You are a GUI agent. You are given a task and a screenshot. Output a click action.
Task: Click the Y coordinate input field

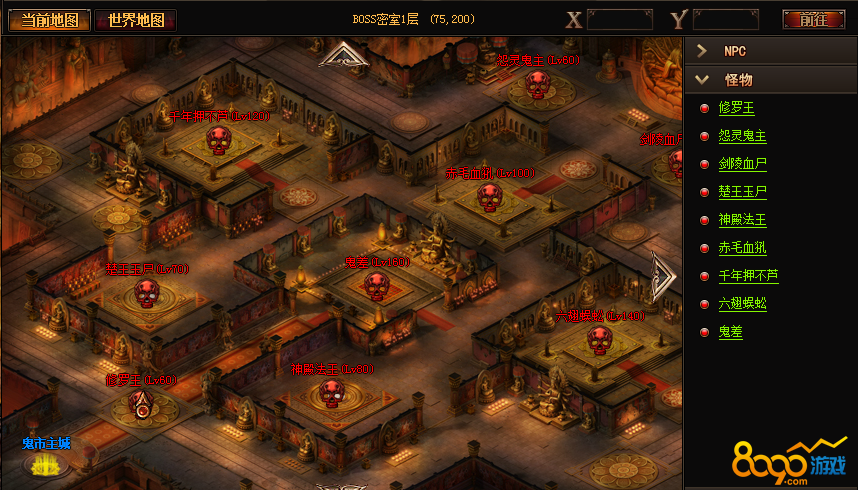(x=725, y=19)
